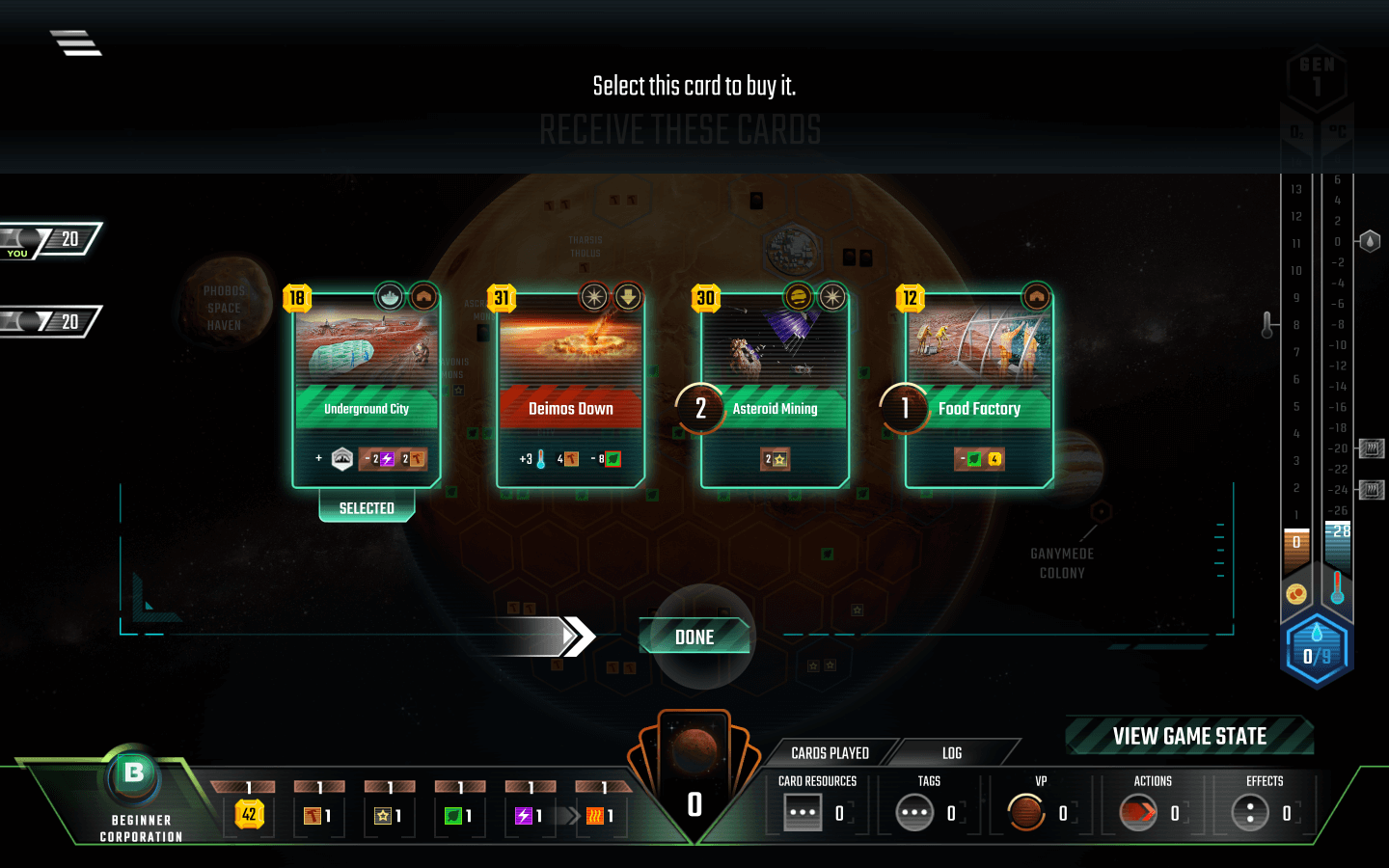Open the Log tab
The height and width of the screenshot is (868, 1389).
(953, 752)
